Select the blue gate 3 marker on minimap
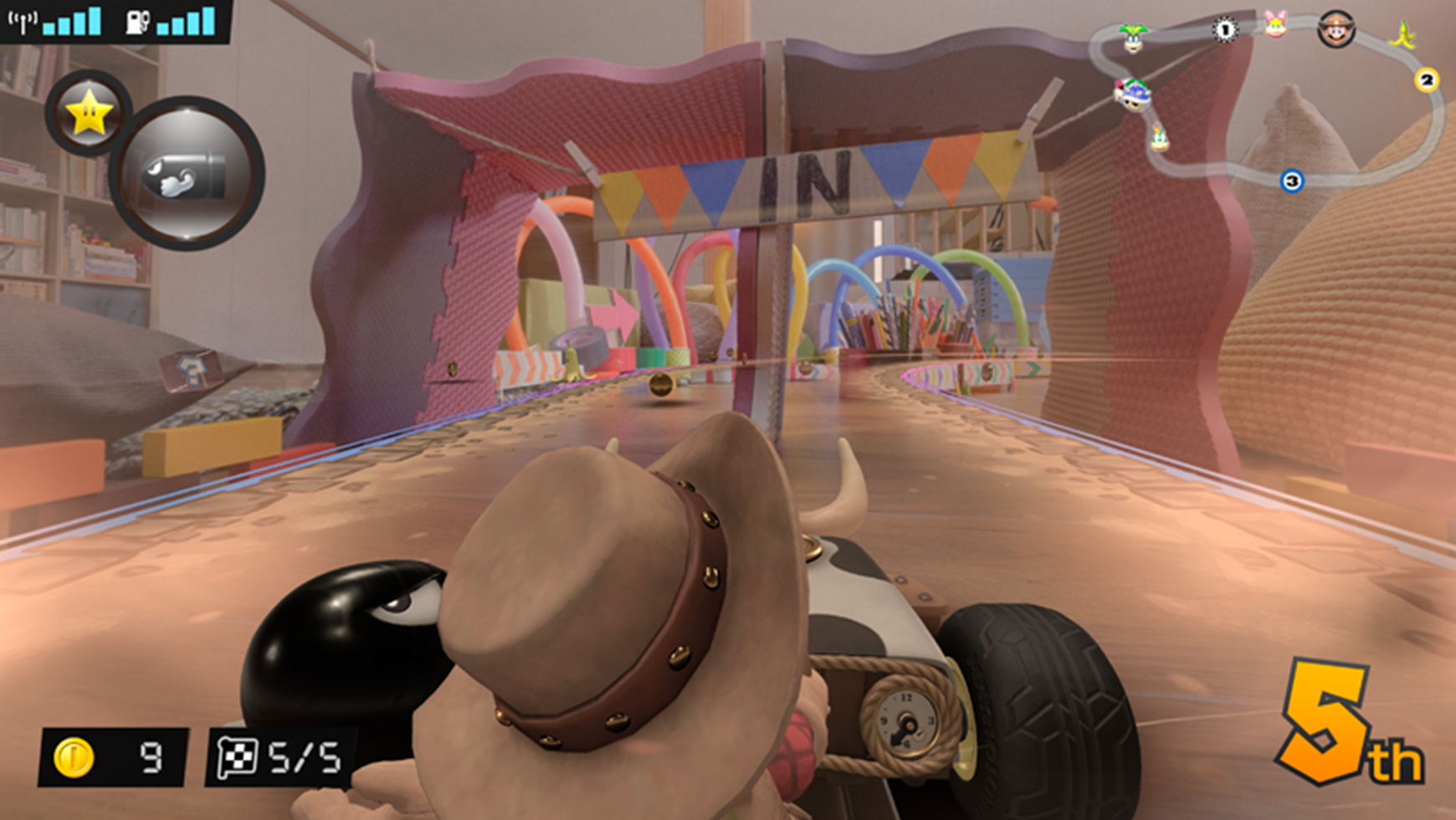 [x=1291, y=180]
